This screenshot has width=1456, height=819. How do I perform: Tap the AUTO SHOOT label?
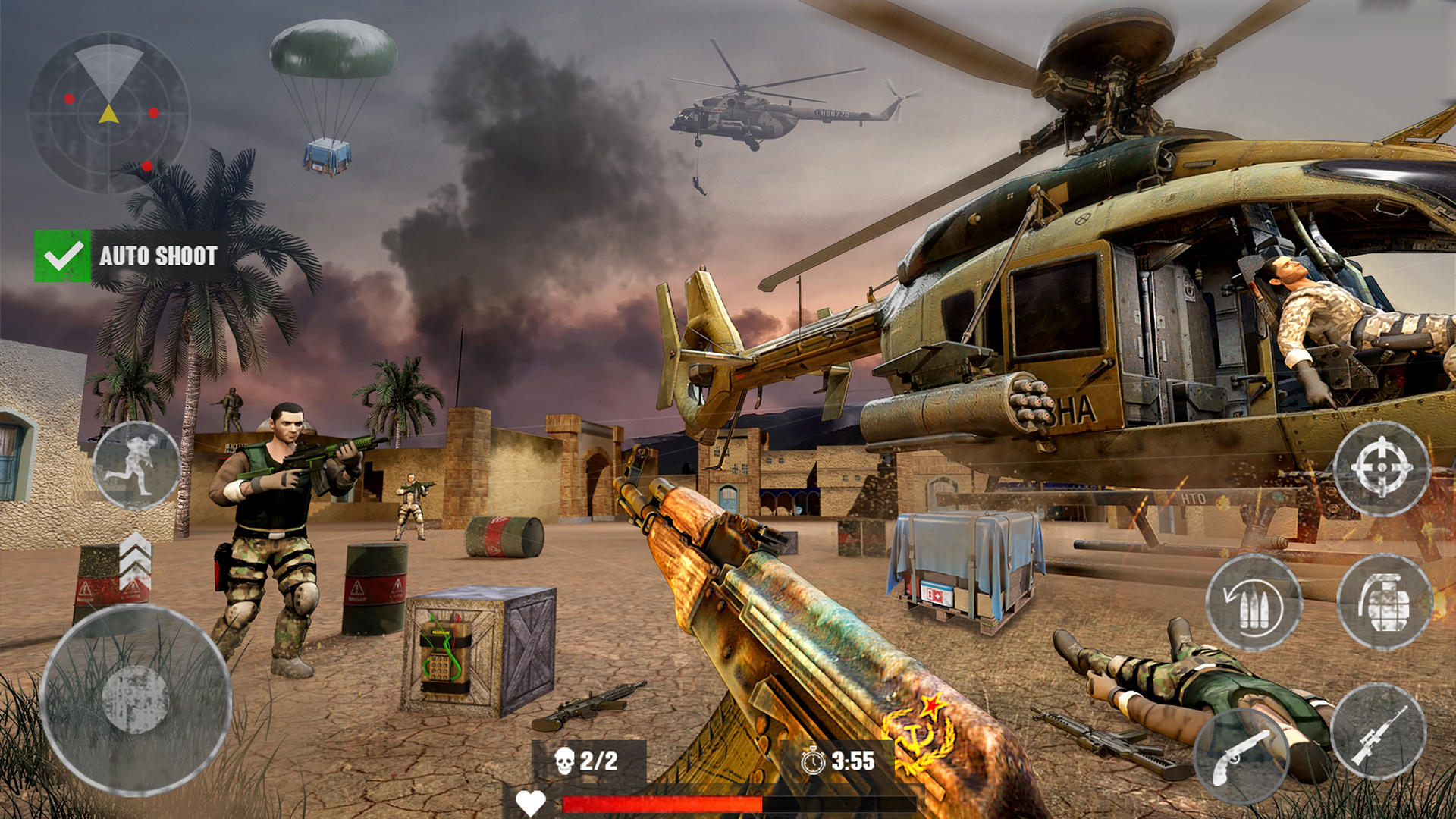(158, 256)
